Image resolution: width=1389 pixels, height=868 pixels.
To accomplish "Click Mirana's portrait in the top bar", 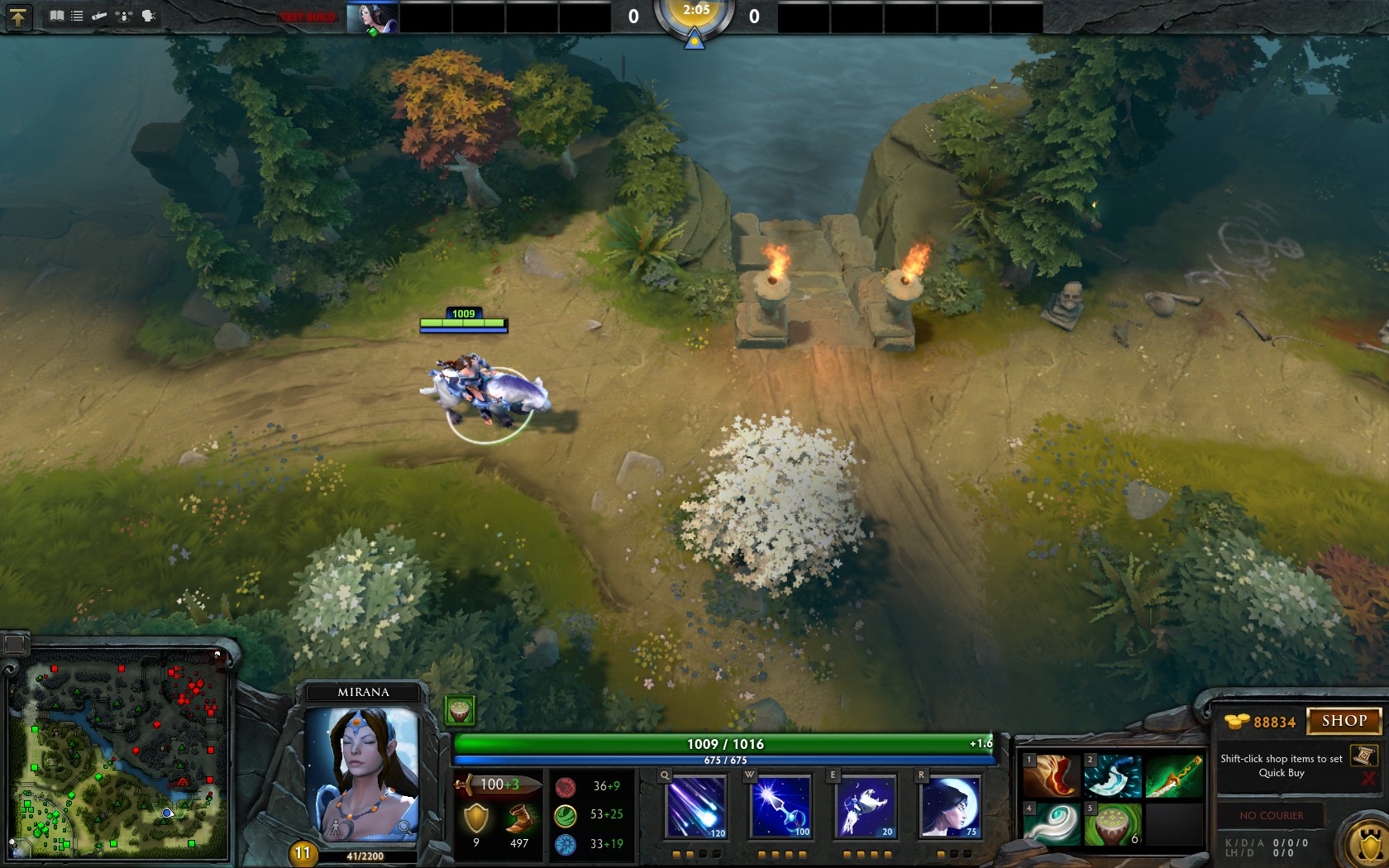I will [x=372, y=17].
